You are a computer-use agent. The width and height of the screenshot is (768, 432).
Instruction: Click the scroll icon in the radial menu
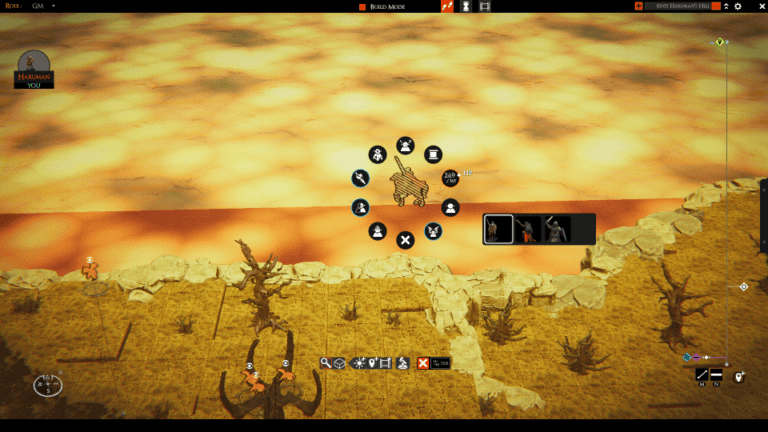432,154
